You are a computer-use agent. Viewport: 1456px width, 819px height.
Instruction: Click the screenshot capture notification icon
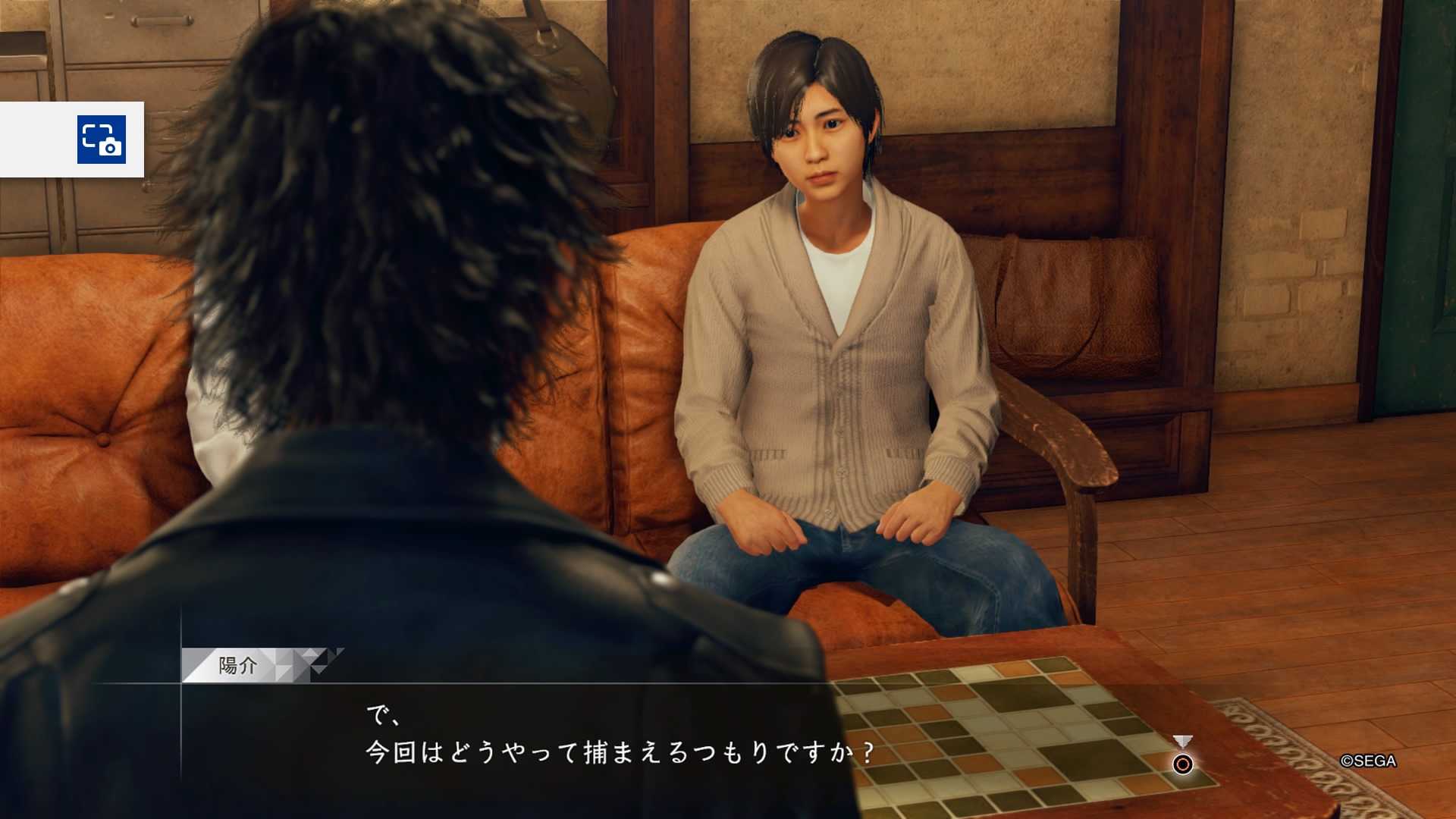101,140
